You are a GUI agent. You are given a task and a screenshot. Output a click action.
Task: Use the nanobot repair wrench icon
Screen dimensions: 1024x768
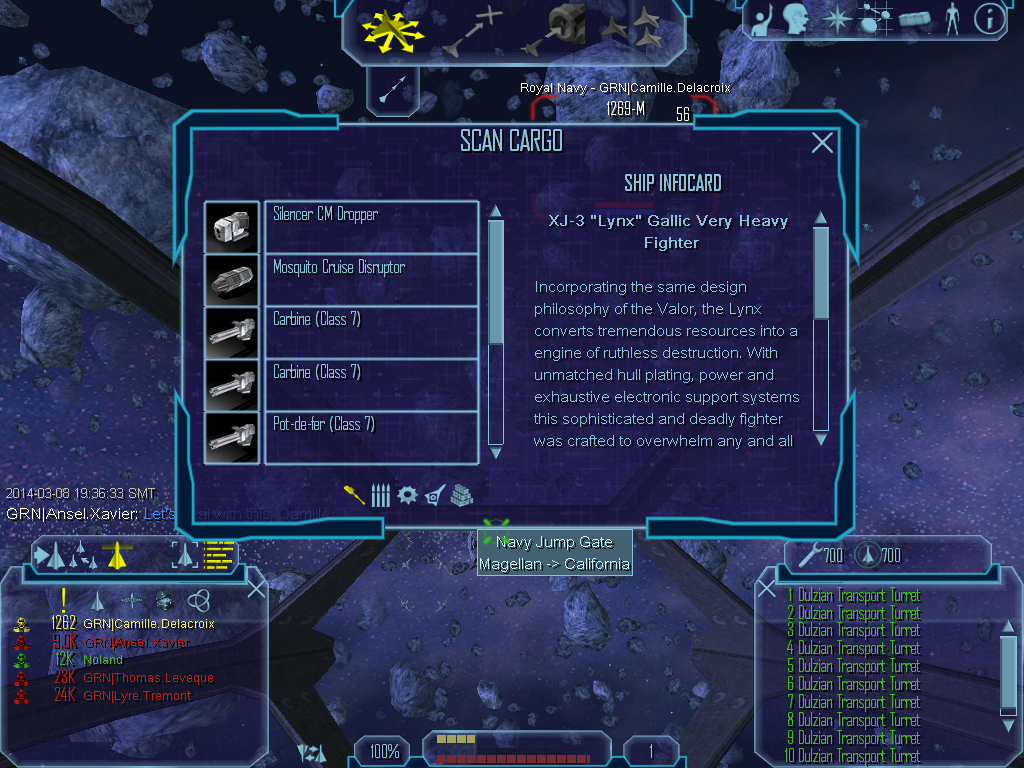point(807,554)
